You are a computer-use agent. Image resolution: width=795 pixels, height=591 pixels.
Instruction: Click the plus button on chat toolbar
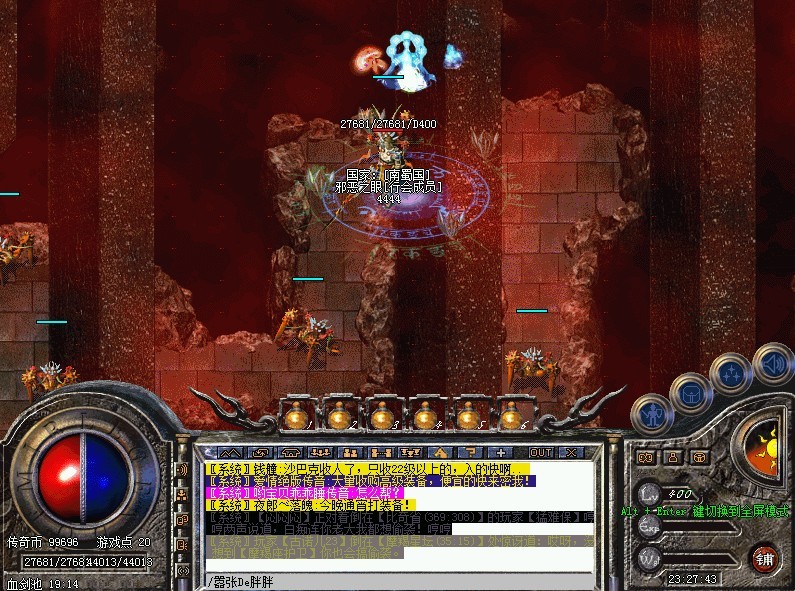(501, 453)
